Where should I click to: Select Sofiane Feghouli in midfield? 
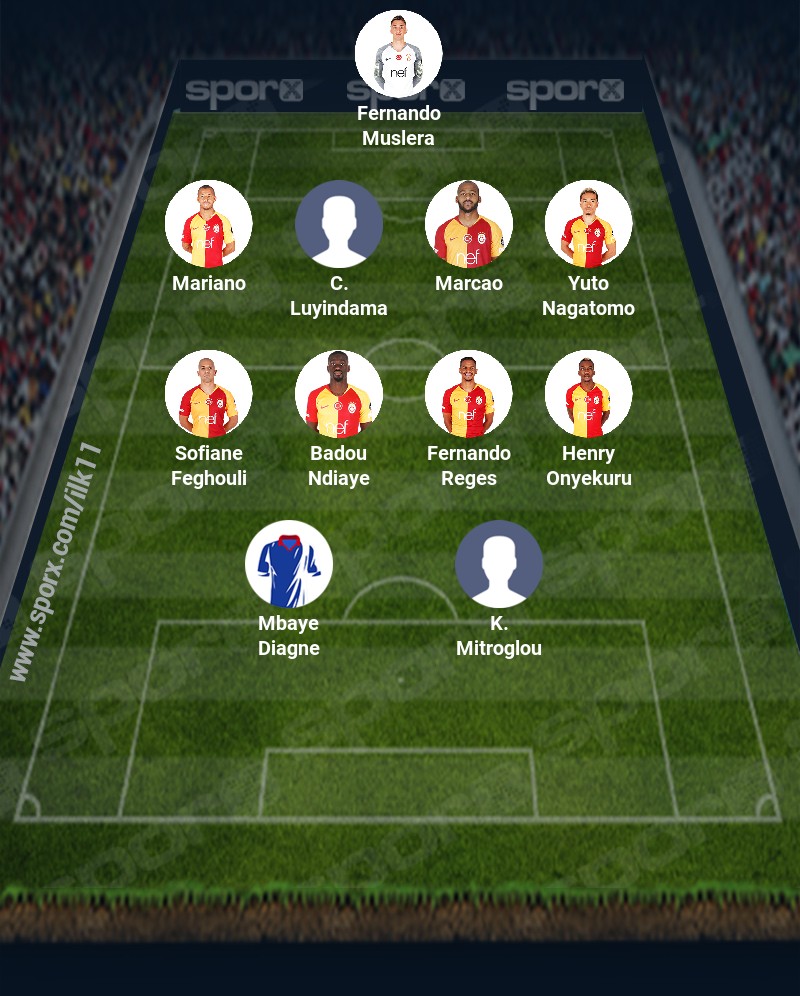pyautogui.click(x=209, y=394)
